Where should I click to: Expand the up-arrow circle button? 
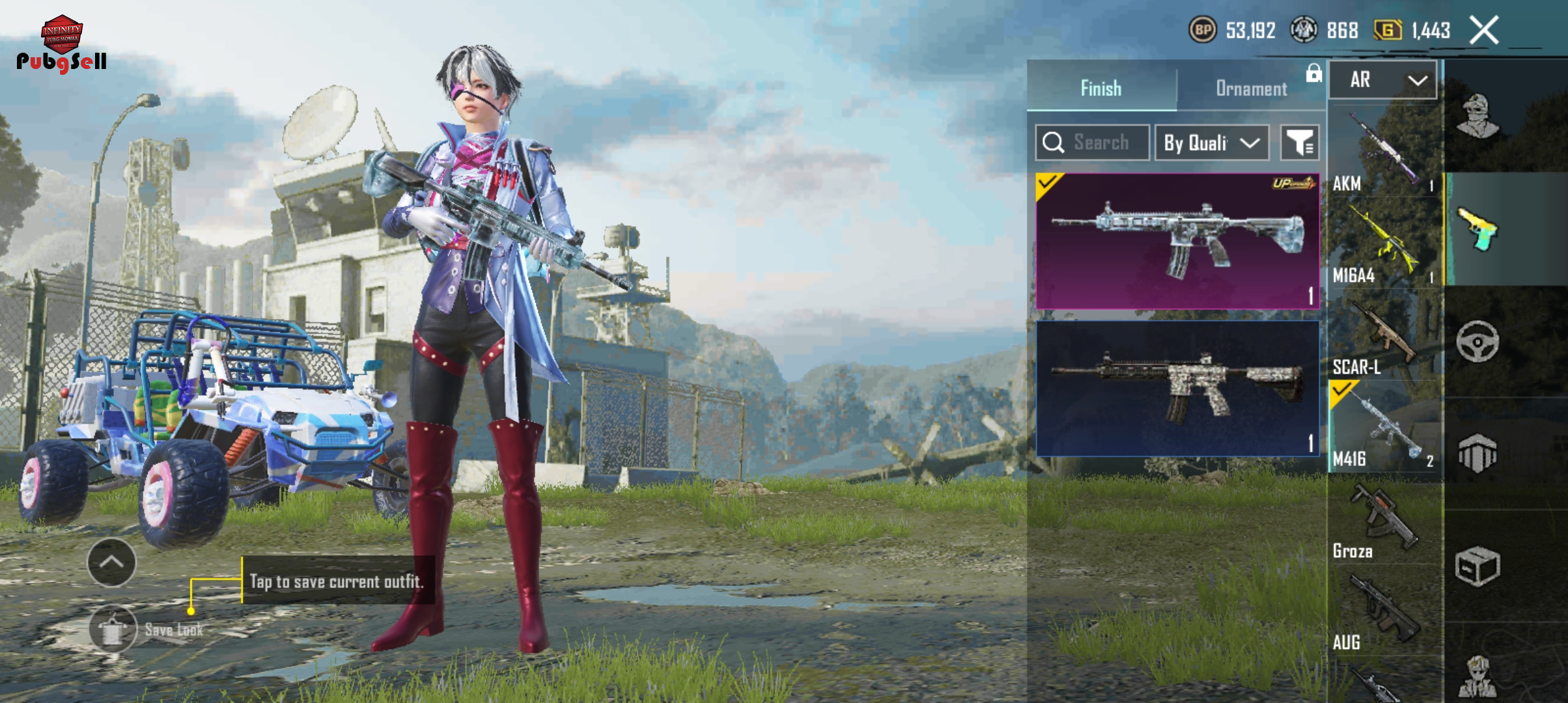click(111, 562)
